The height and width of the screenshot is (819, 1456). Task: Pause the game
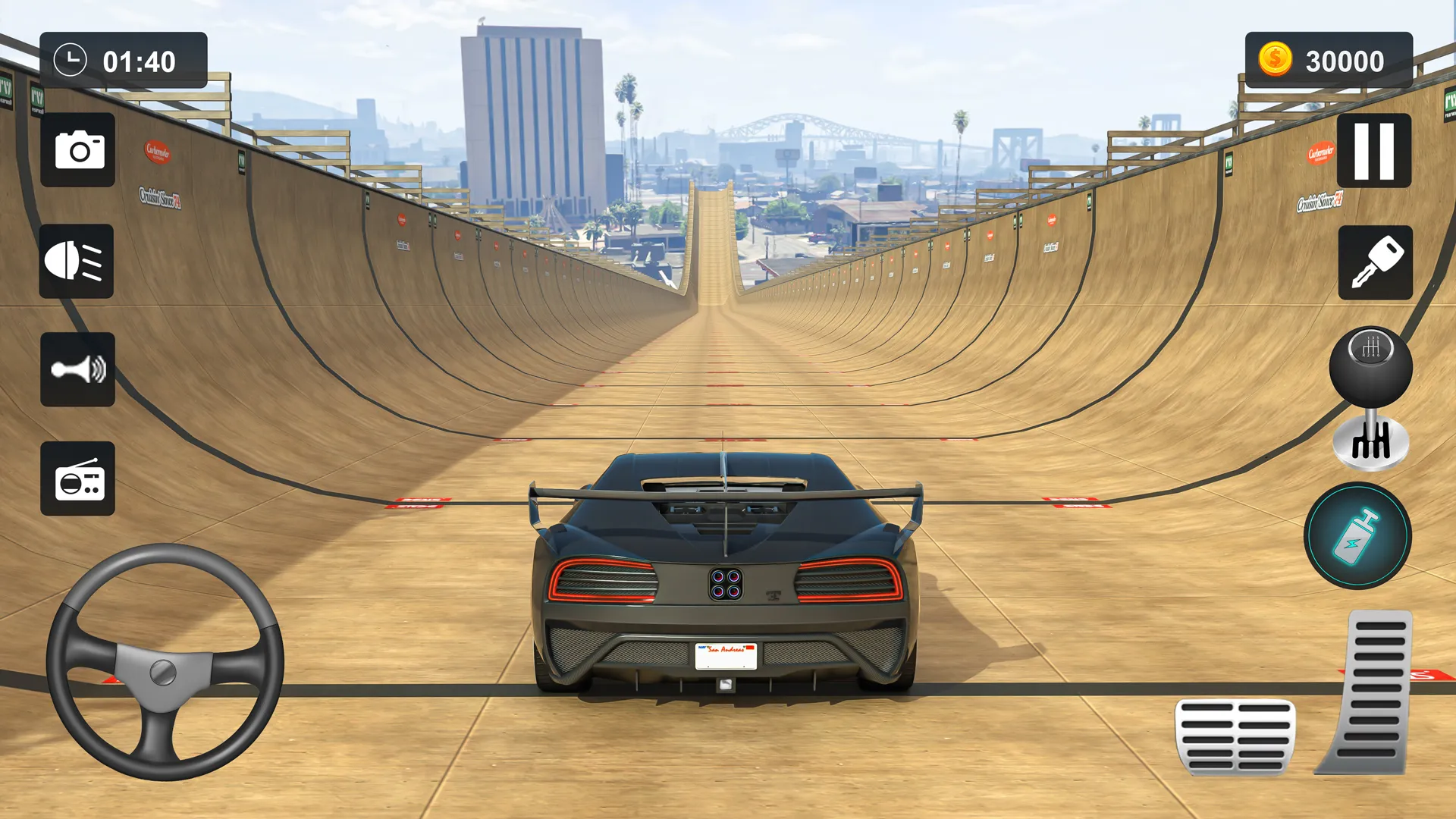tap(1376, 152)
